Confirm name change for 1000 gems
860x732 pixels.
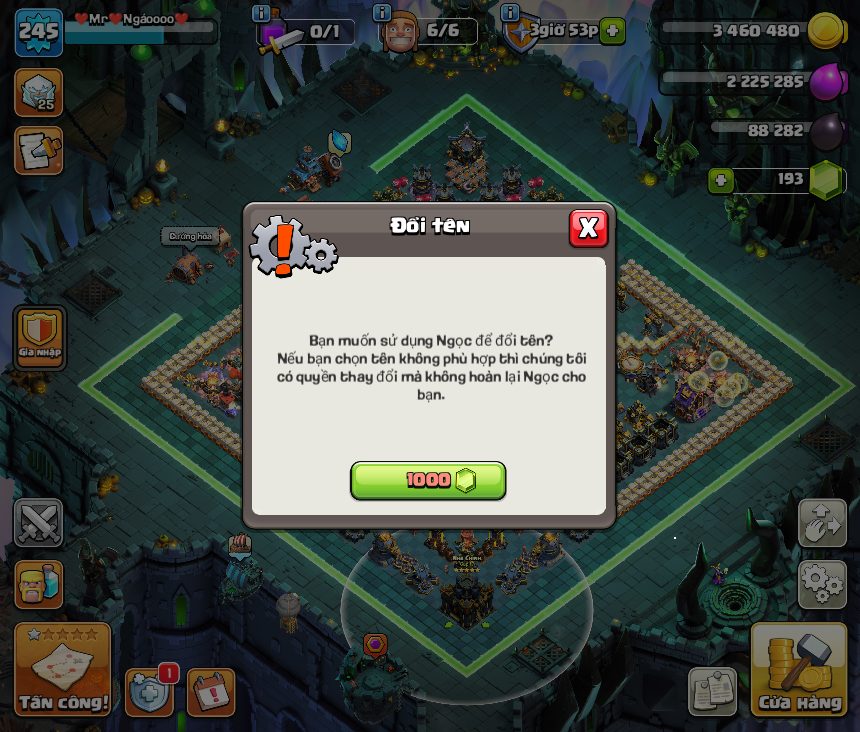click(x=428, y=480)
